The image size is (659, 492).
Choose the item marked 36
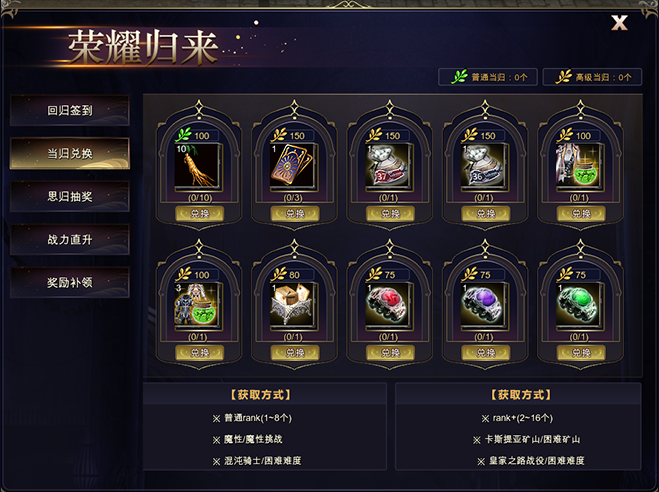pyautogui.click(x=479, y=165)
